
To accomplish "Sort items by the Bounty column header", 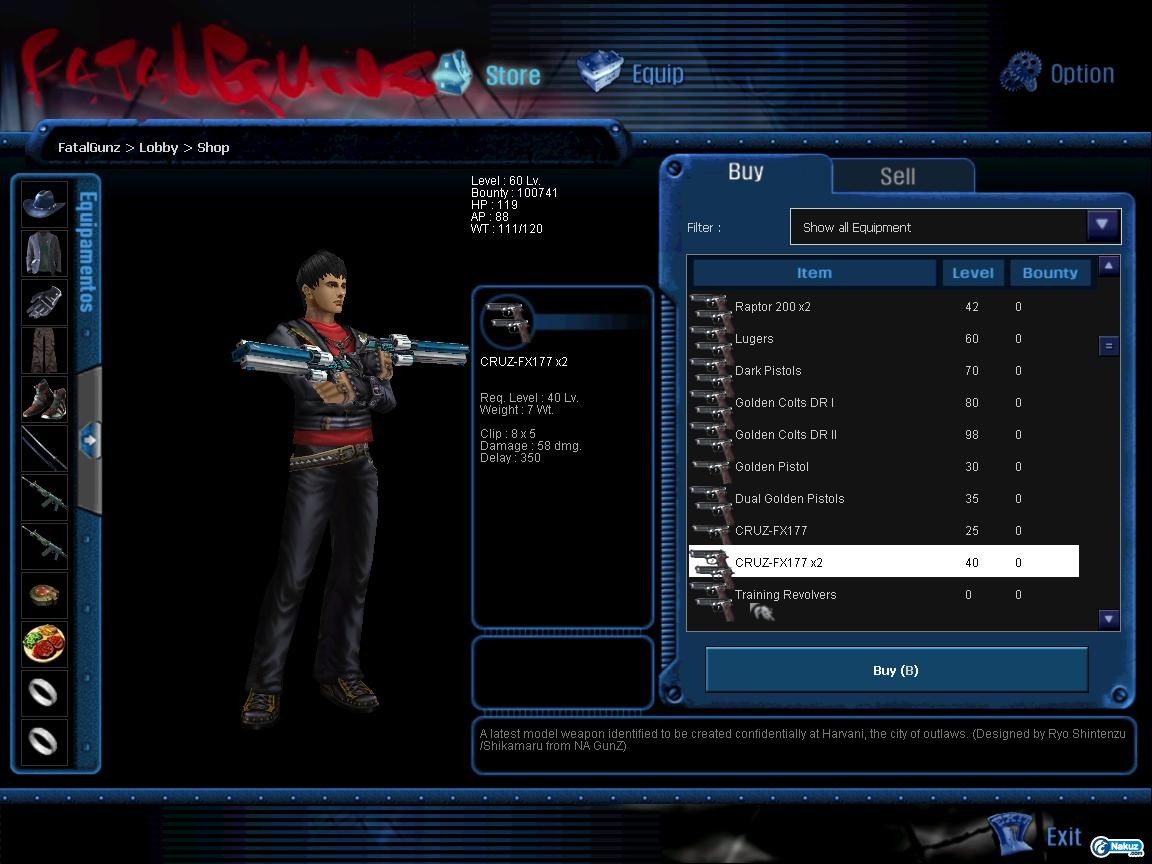I will [1049, 273].
